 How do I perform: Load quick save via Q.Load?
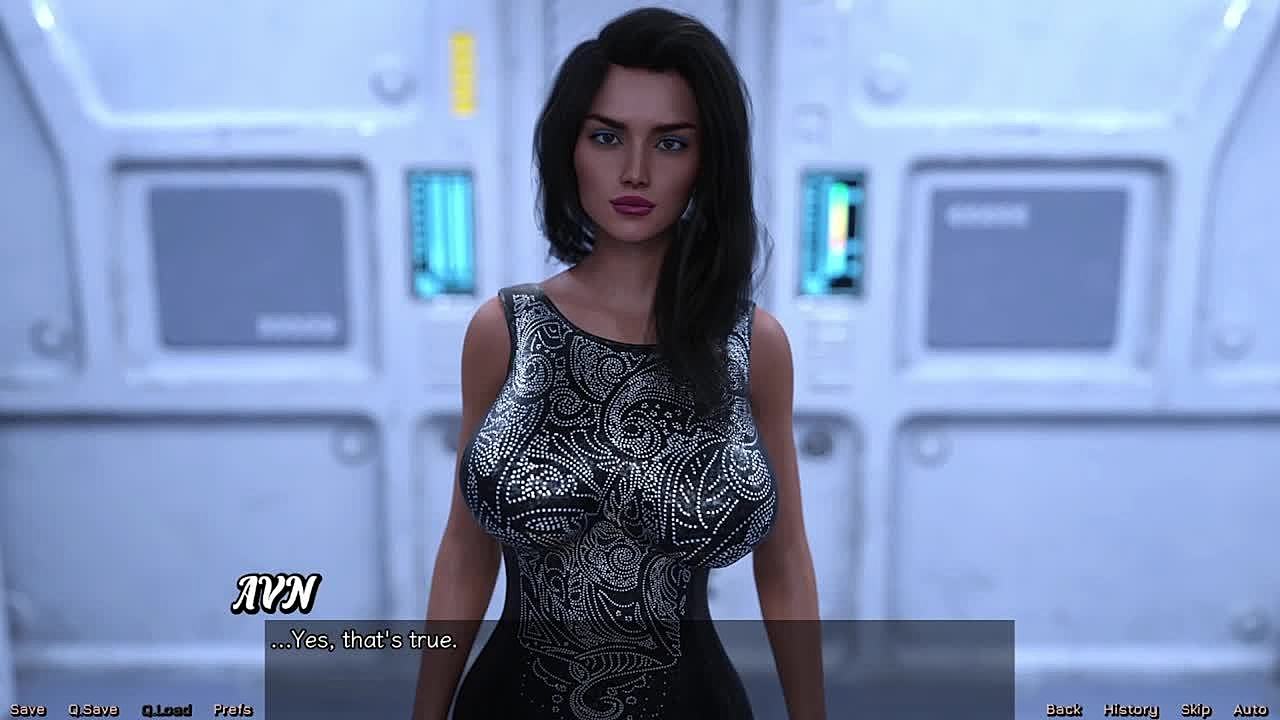(166, 709)
